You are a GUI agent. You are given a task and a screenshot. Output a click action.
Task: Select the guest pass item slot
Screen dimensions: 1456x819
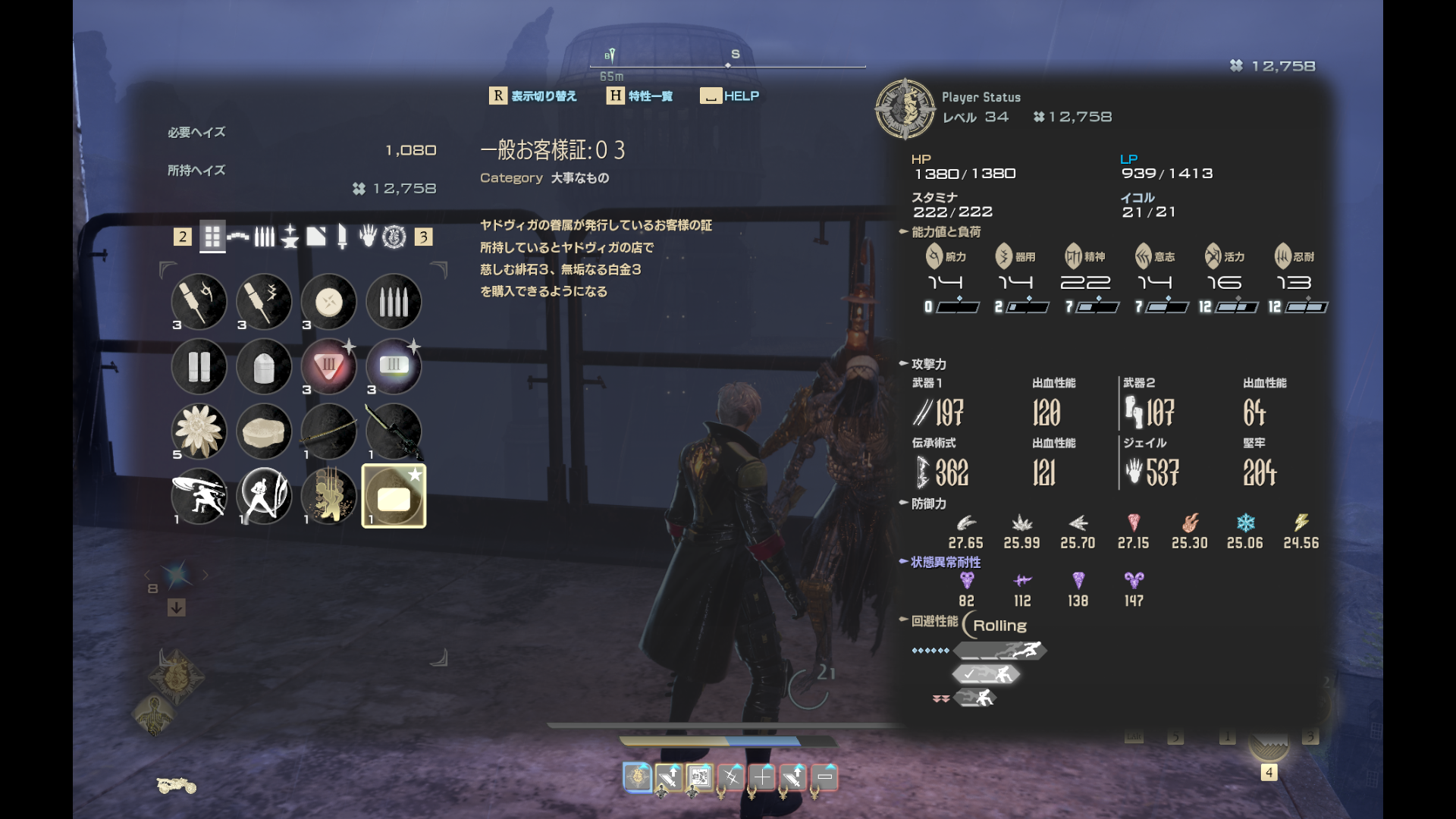point(394,496)
